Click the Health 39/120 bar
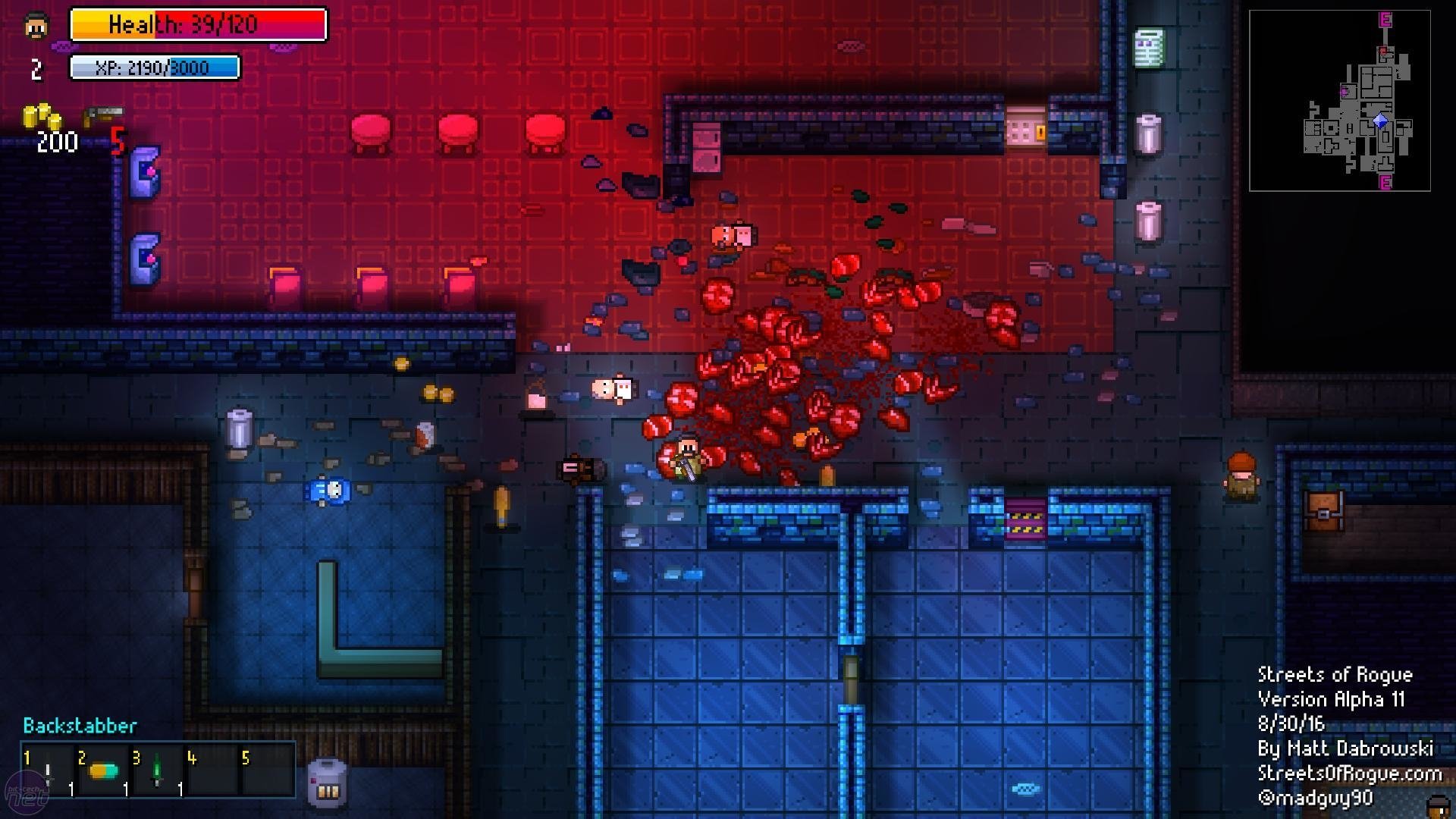 [x=199, y=24]
